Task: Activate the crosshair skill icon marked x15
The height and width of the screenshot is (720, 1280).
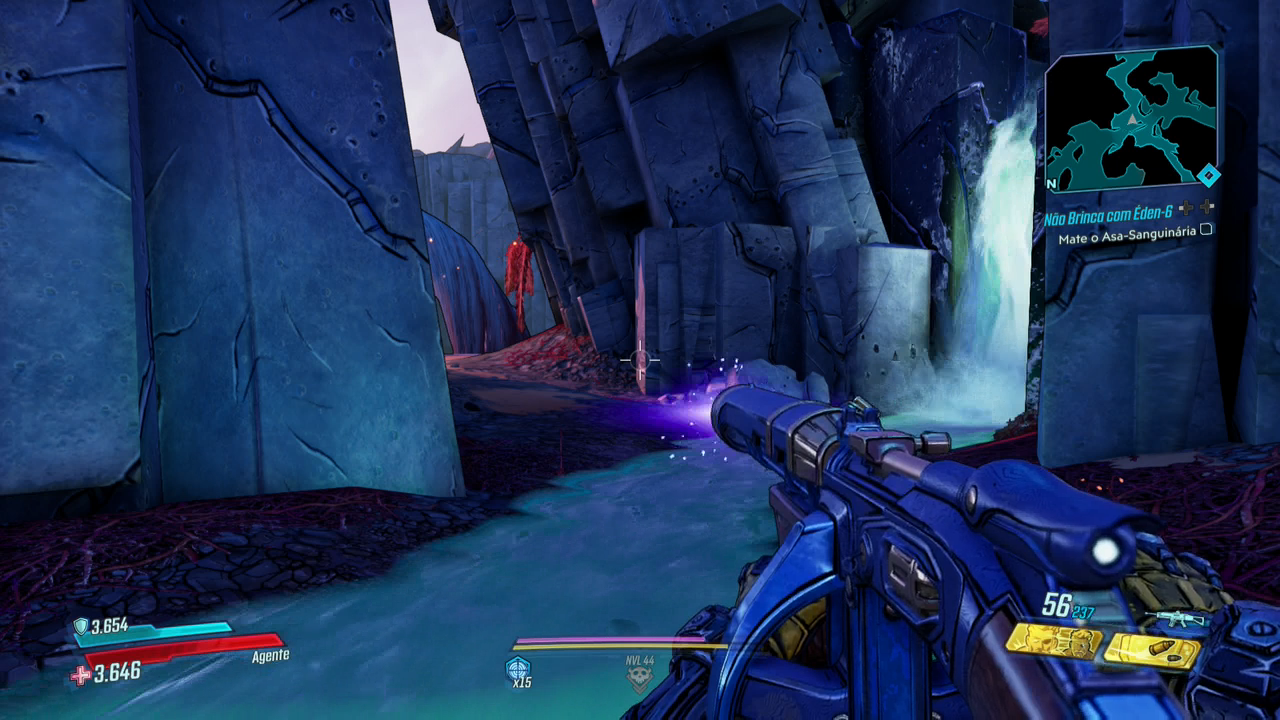Action: pyautogui.click(x=518, y=670)
